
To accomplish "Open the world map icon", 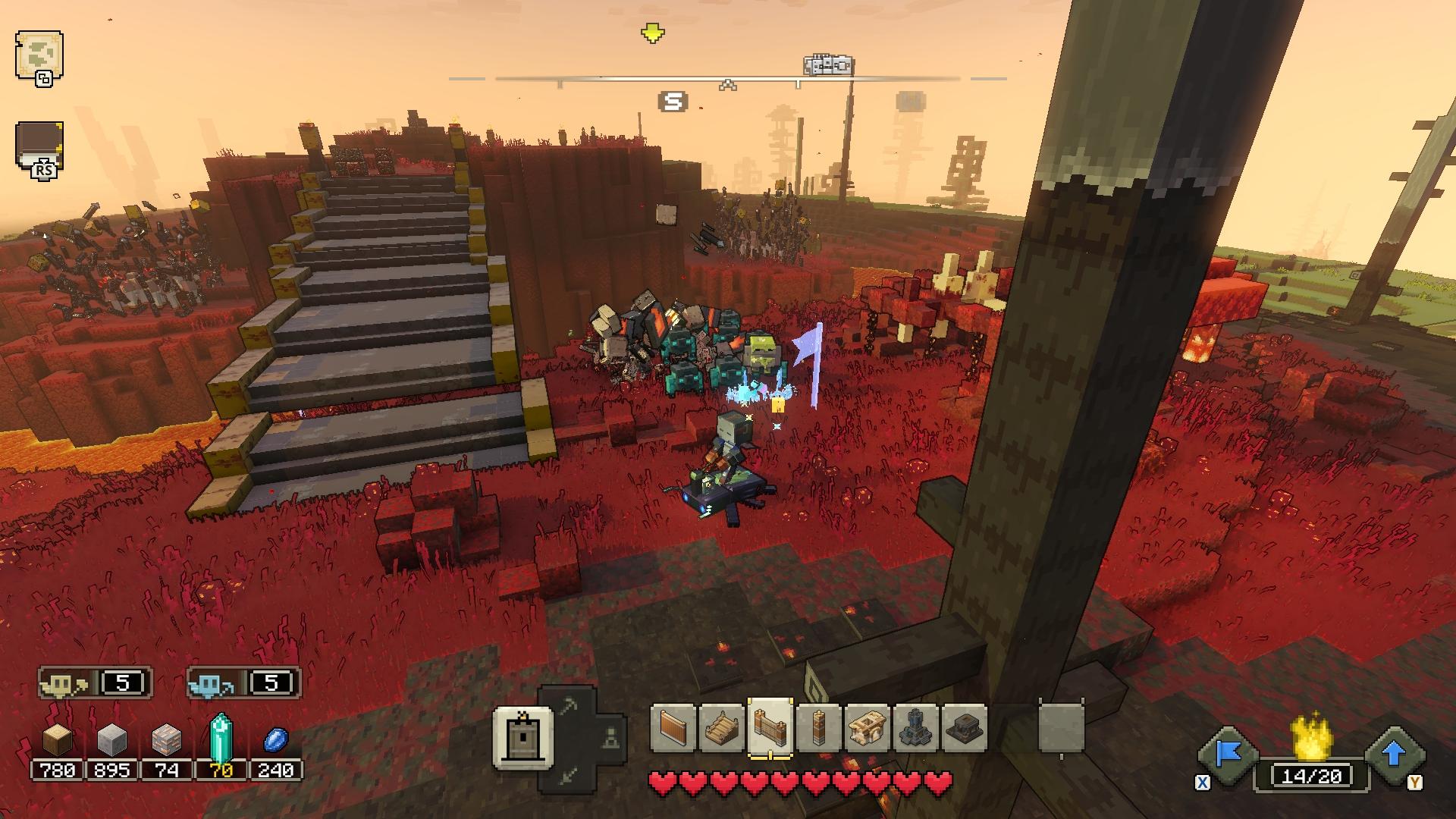I will click(39, 56).
